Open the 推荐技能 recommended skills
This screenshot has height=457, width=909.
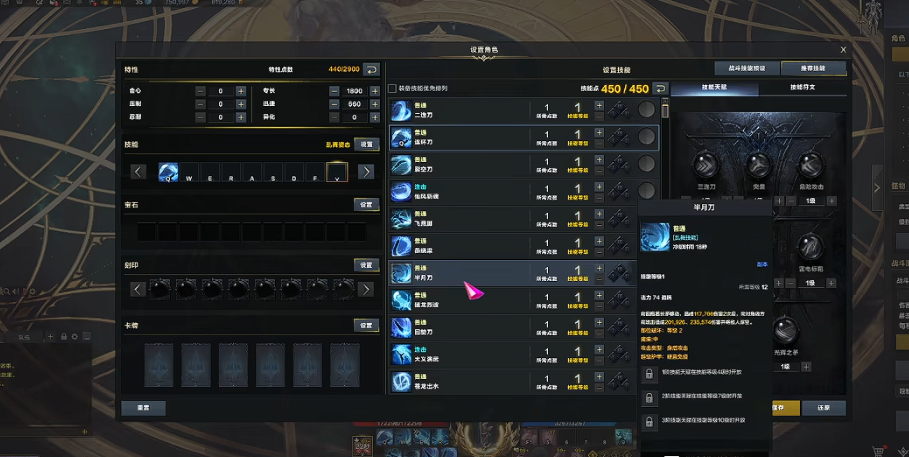pyautogui.click(x=814, y=69)
